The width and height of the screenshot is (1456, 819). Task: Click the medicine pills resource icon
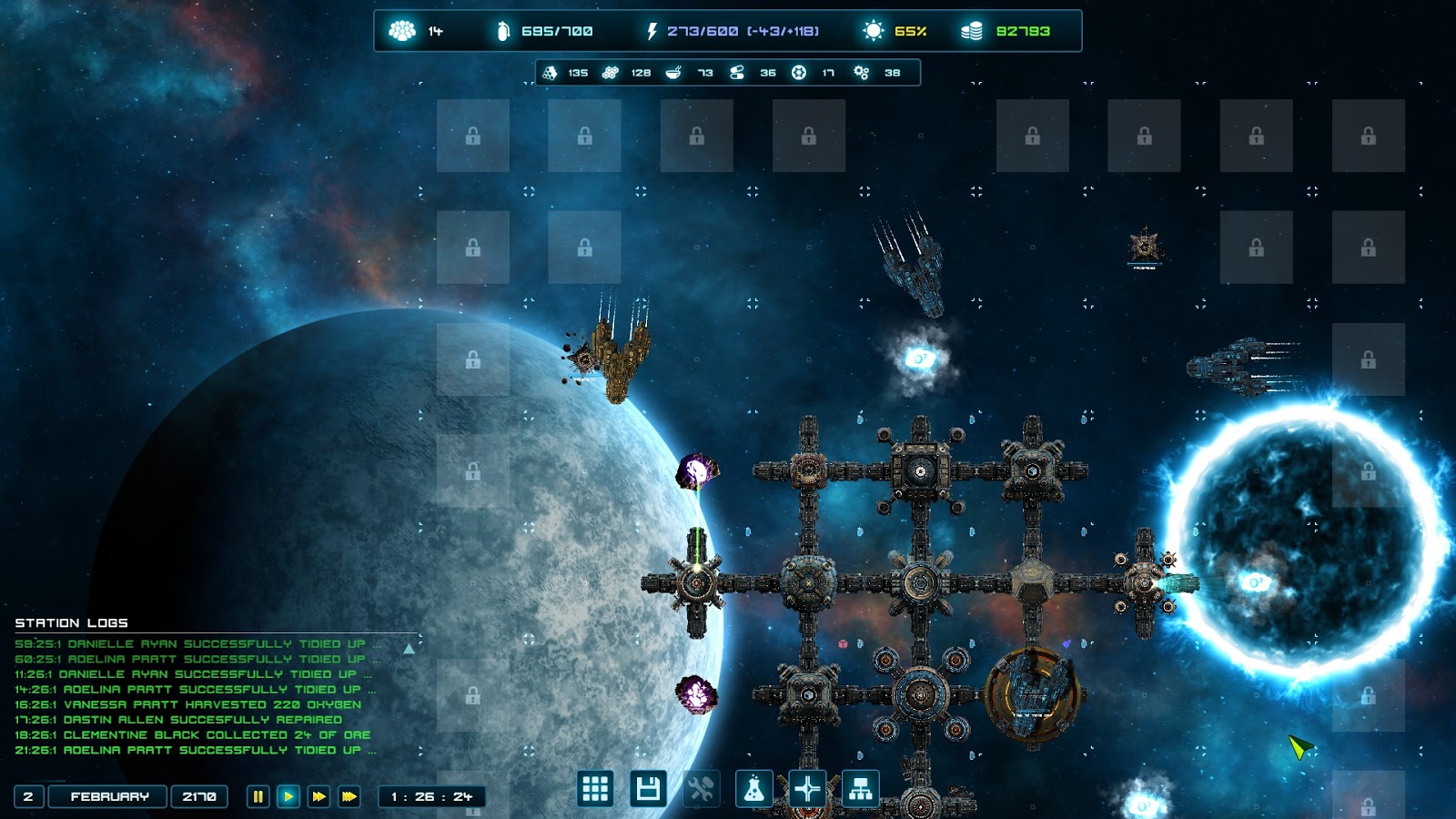(737, 73)
